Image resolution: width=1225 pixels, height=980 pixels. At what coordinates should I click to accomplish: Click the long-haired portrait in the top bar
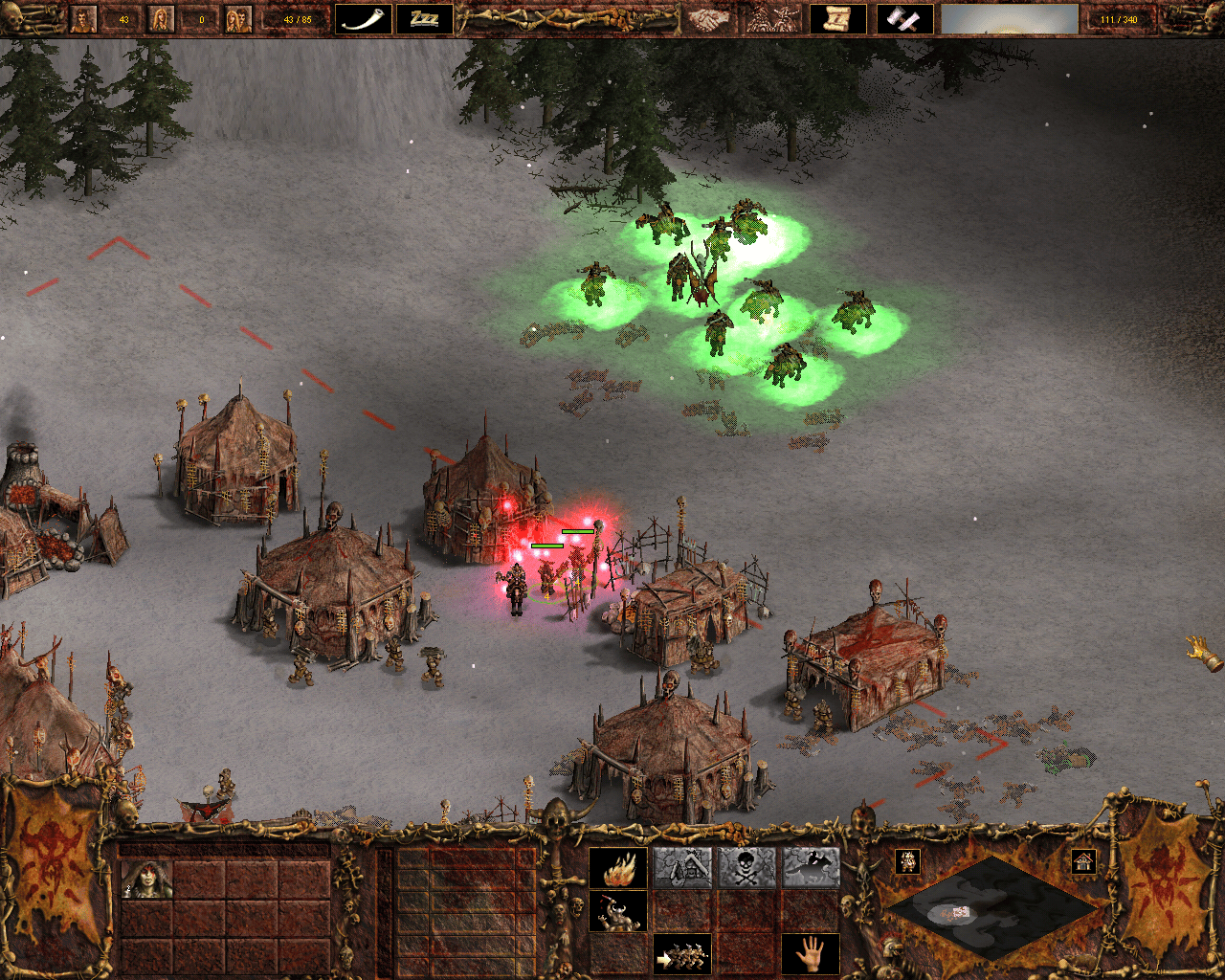pos(161,19)
